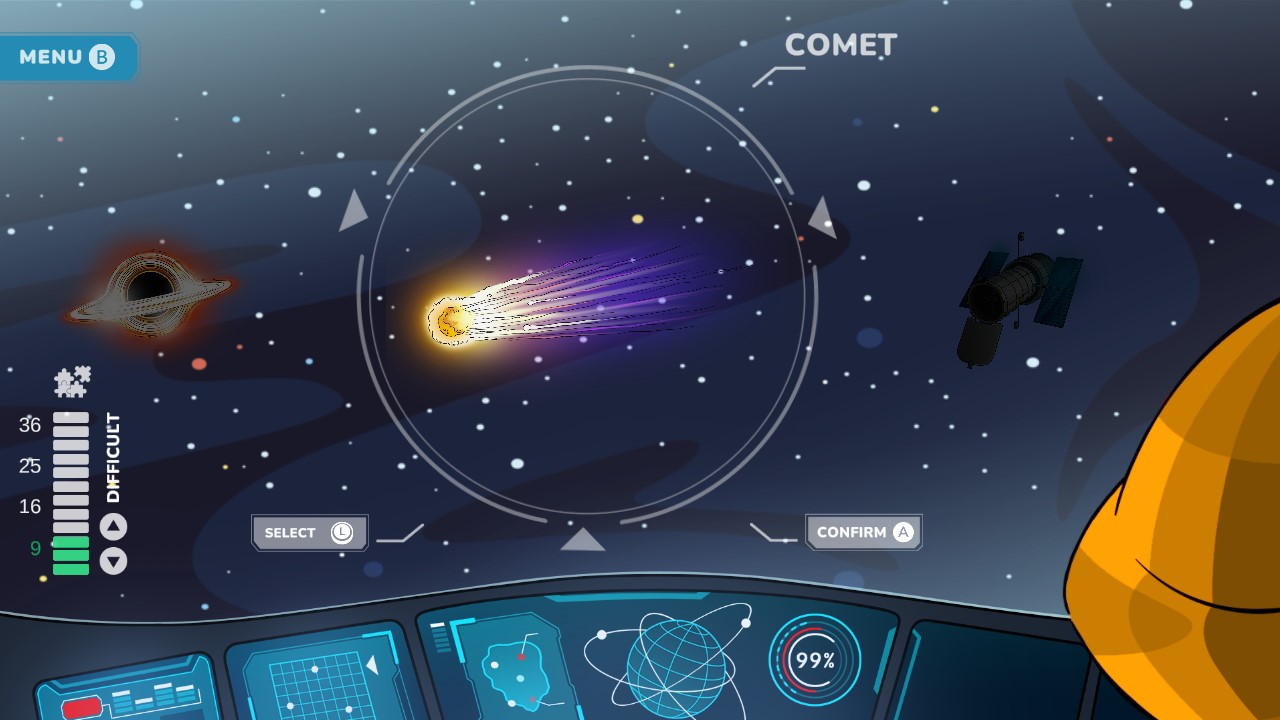This screenshot has width=1280, height=720.
Task: Decrease difficulty with the down arrow
Action: point(113,563)
